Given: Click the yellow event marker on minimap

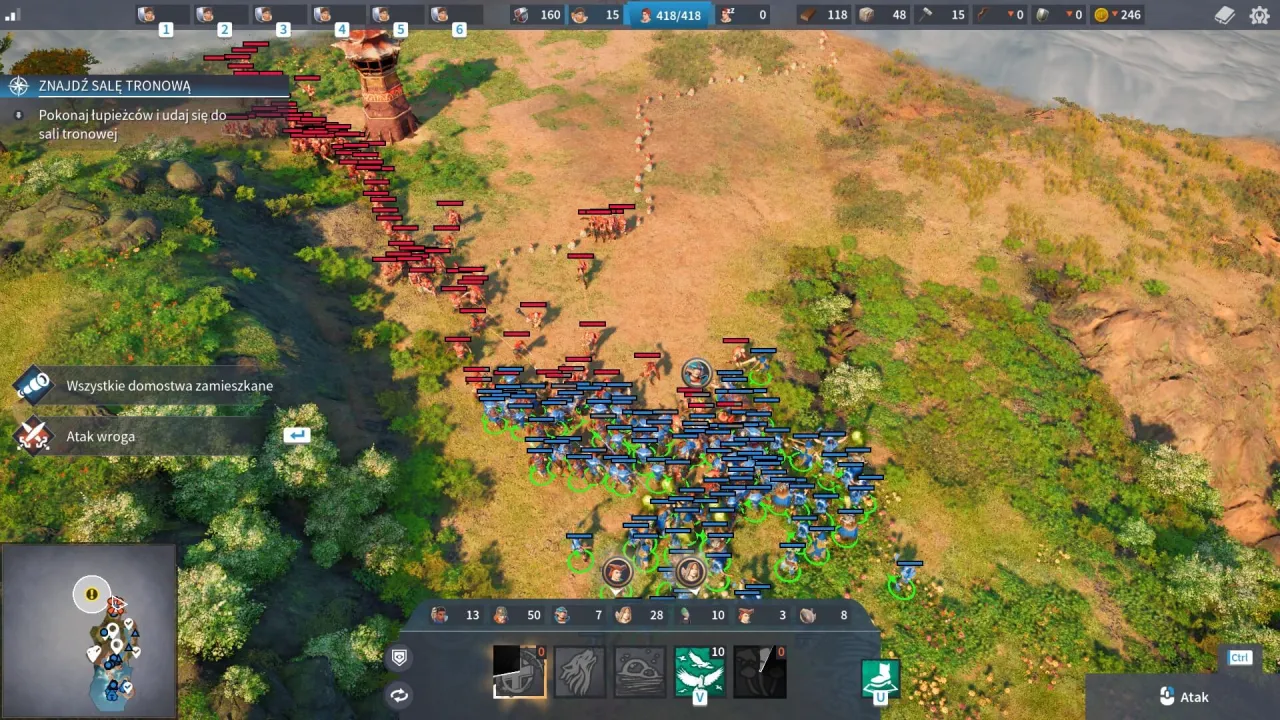Looking at the screenshot, I should [x=91, y=594].
